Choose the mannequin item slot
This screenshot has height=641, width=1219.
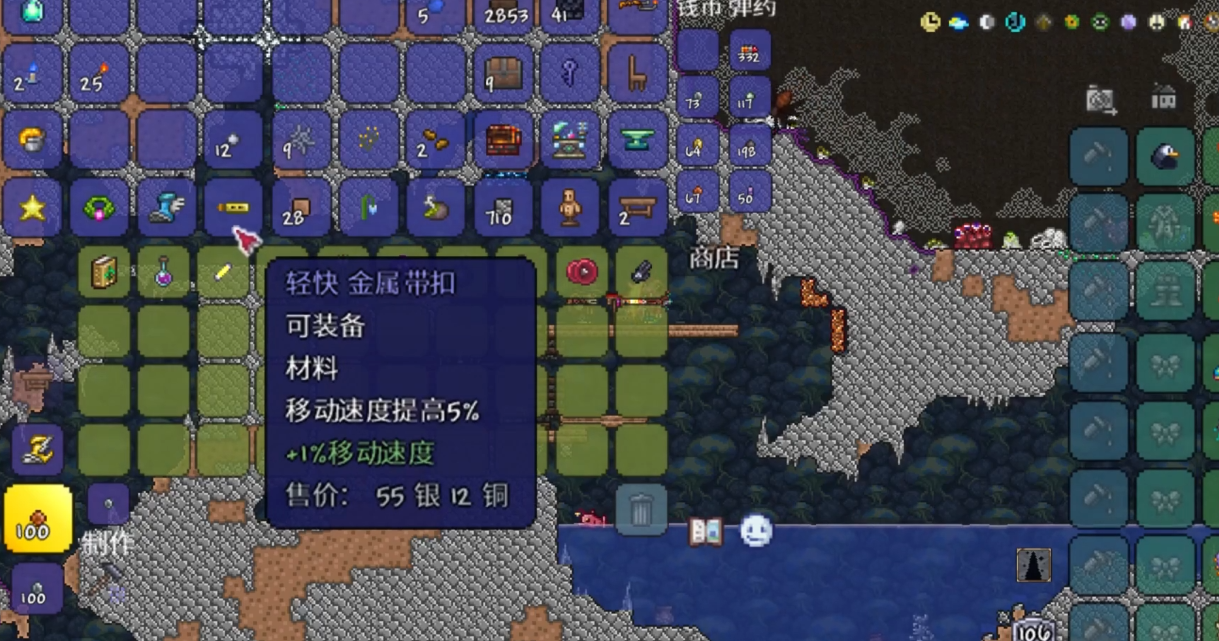(570, 208)
